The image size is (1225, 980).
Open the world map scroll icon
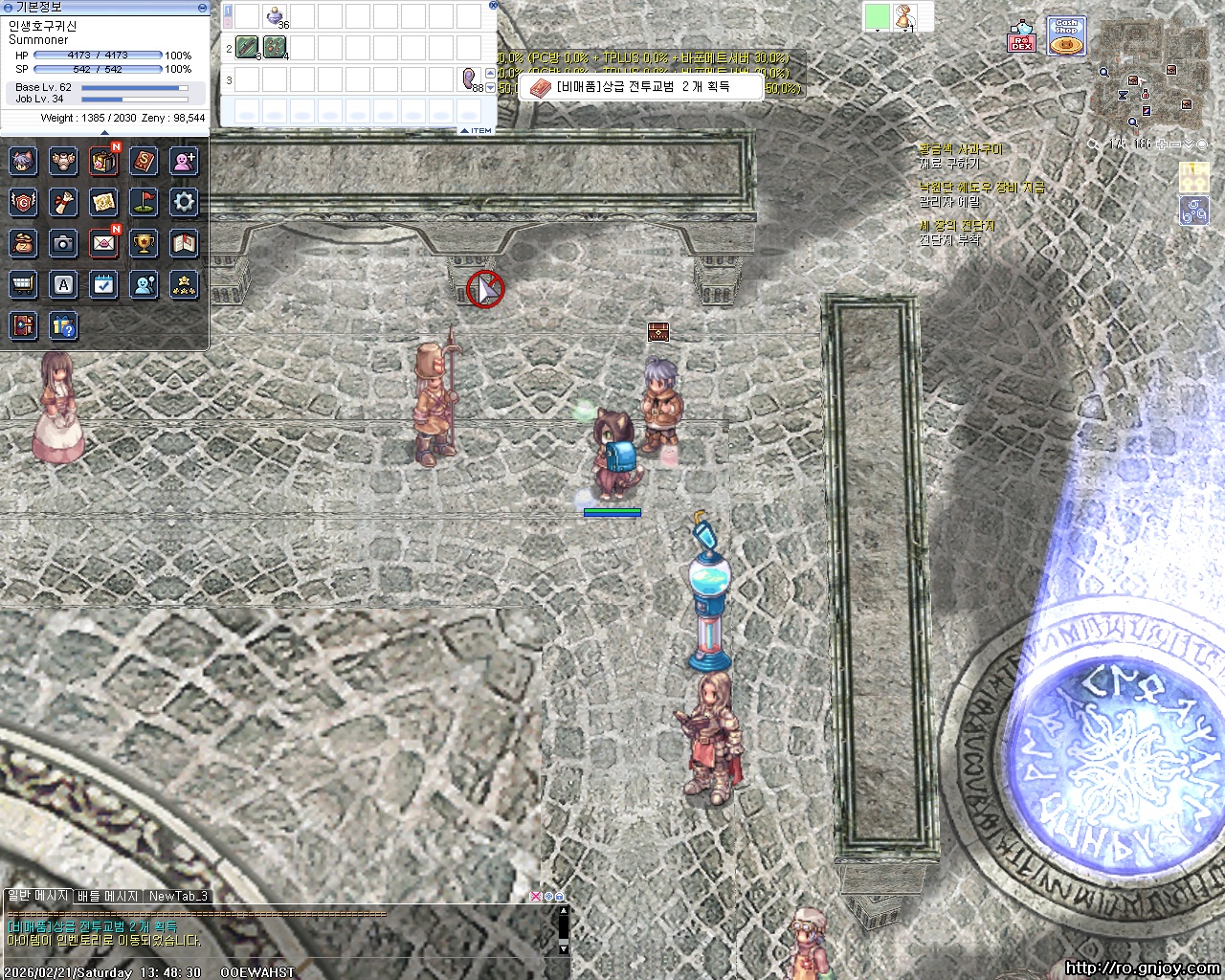(103, 202)
